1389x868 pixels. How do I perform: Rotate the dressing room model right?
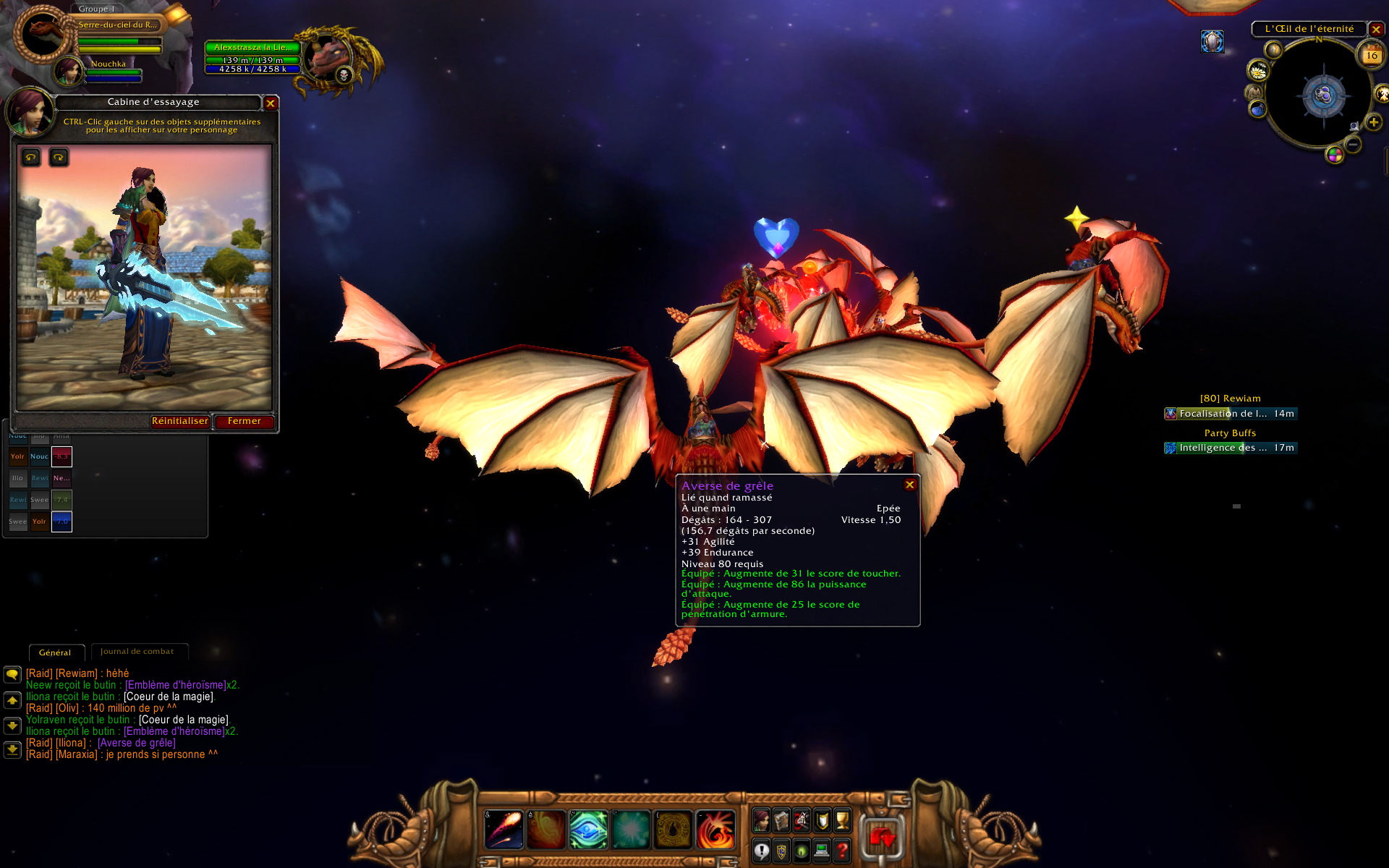(x=59, y=157)
